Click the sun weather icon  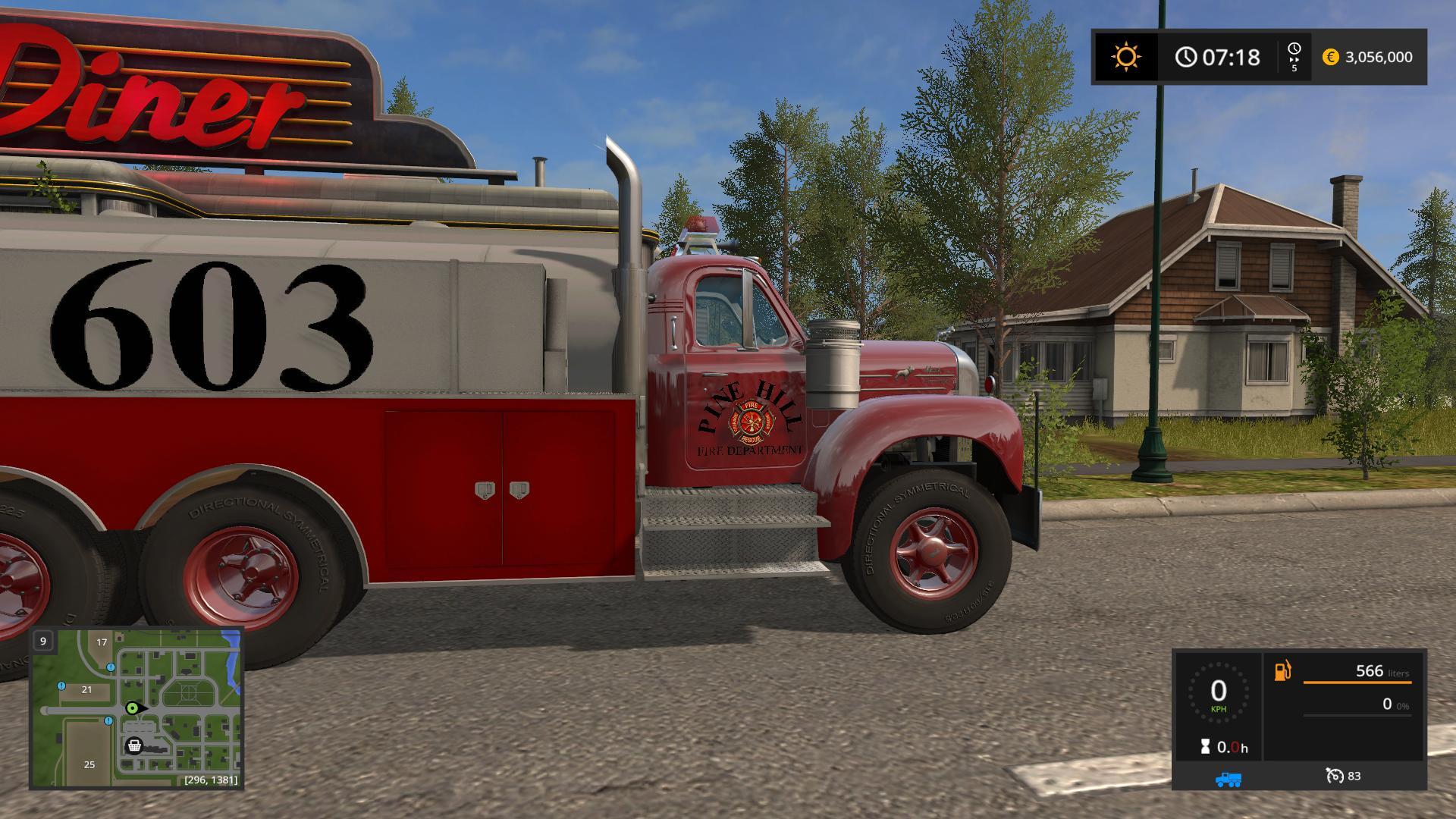coord(1125,57)
